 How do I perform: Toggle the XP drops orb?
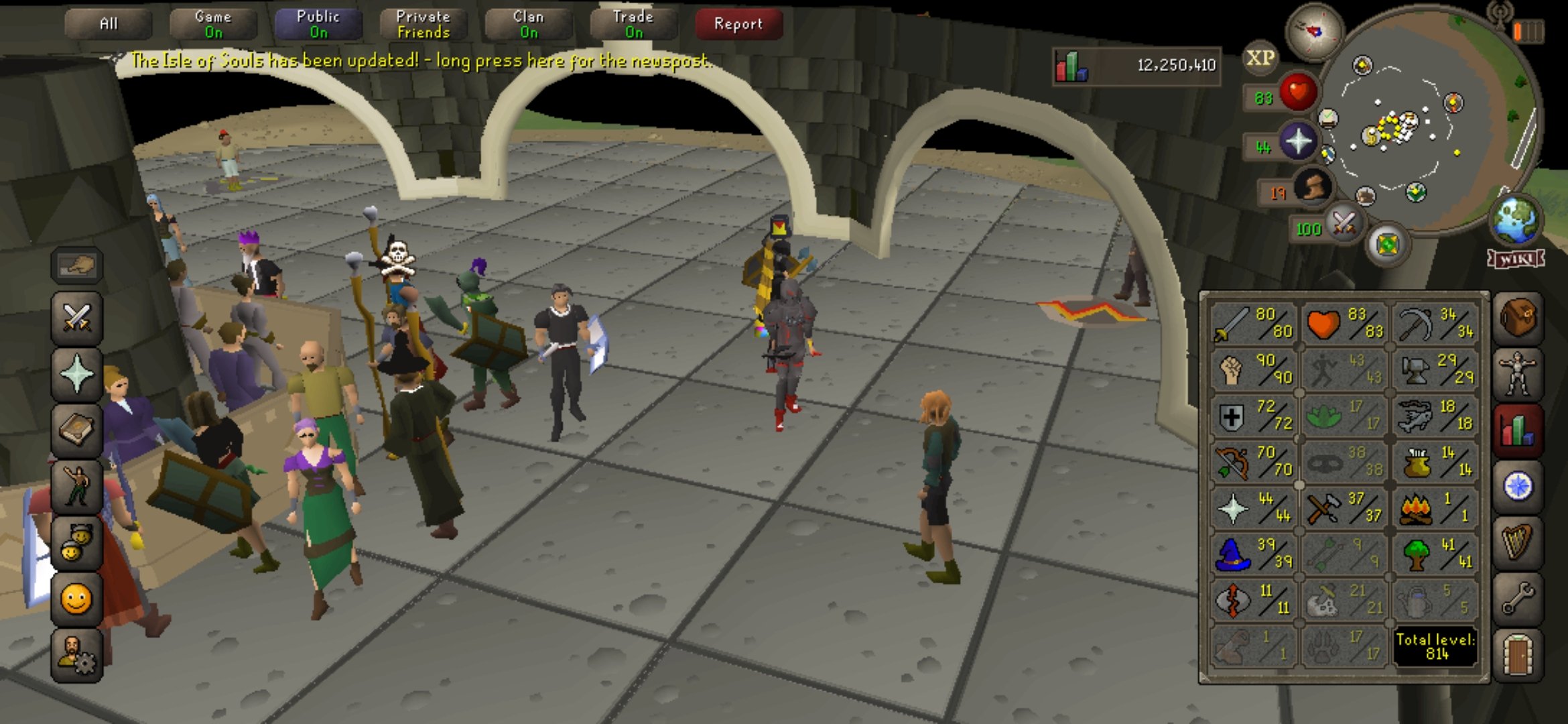pyautogui.click(x=1260, y=59)
